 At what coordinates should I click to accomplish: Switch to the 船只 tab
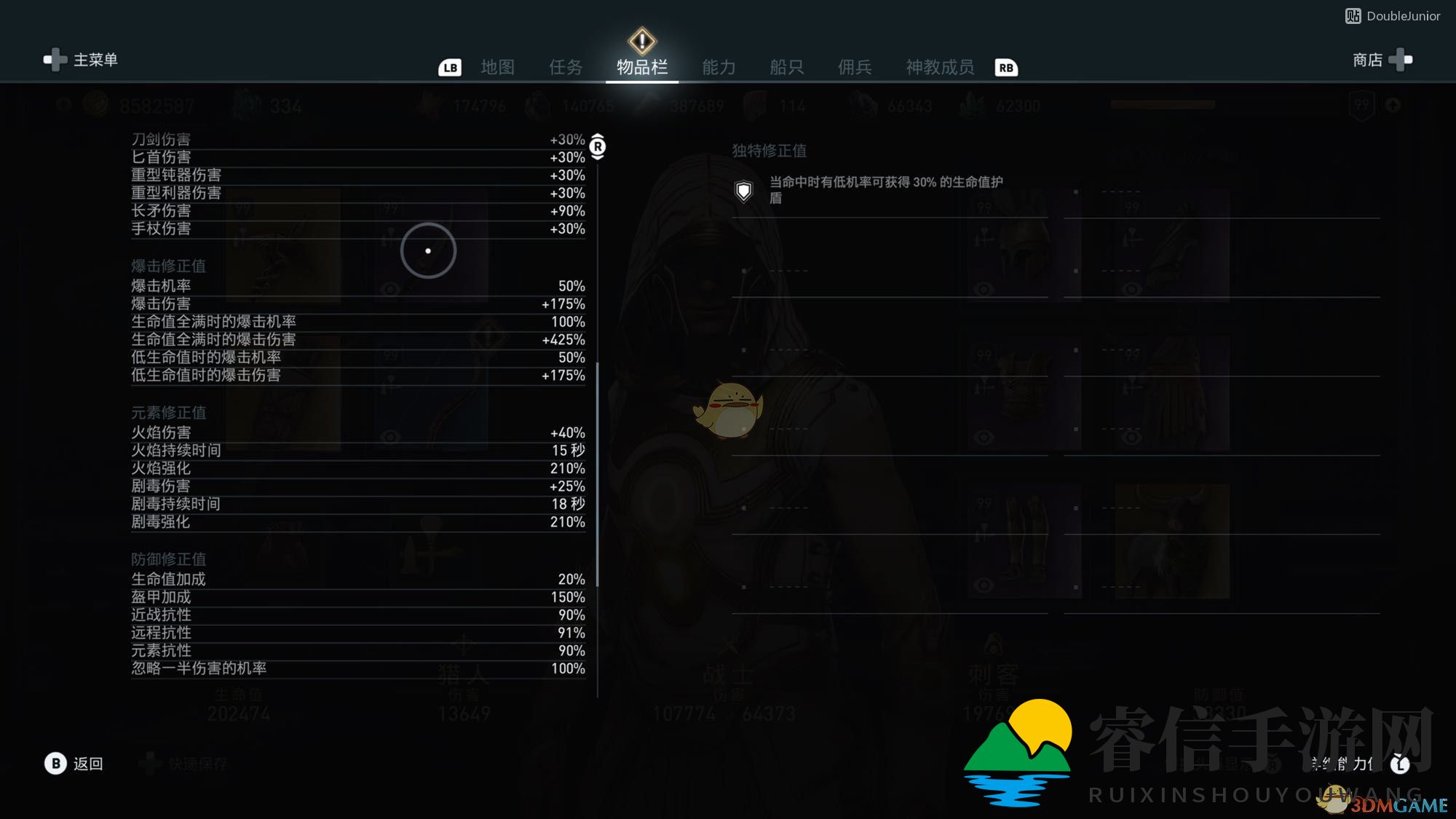tap(785, 67)
